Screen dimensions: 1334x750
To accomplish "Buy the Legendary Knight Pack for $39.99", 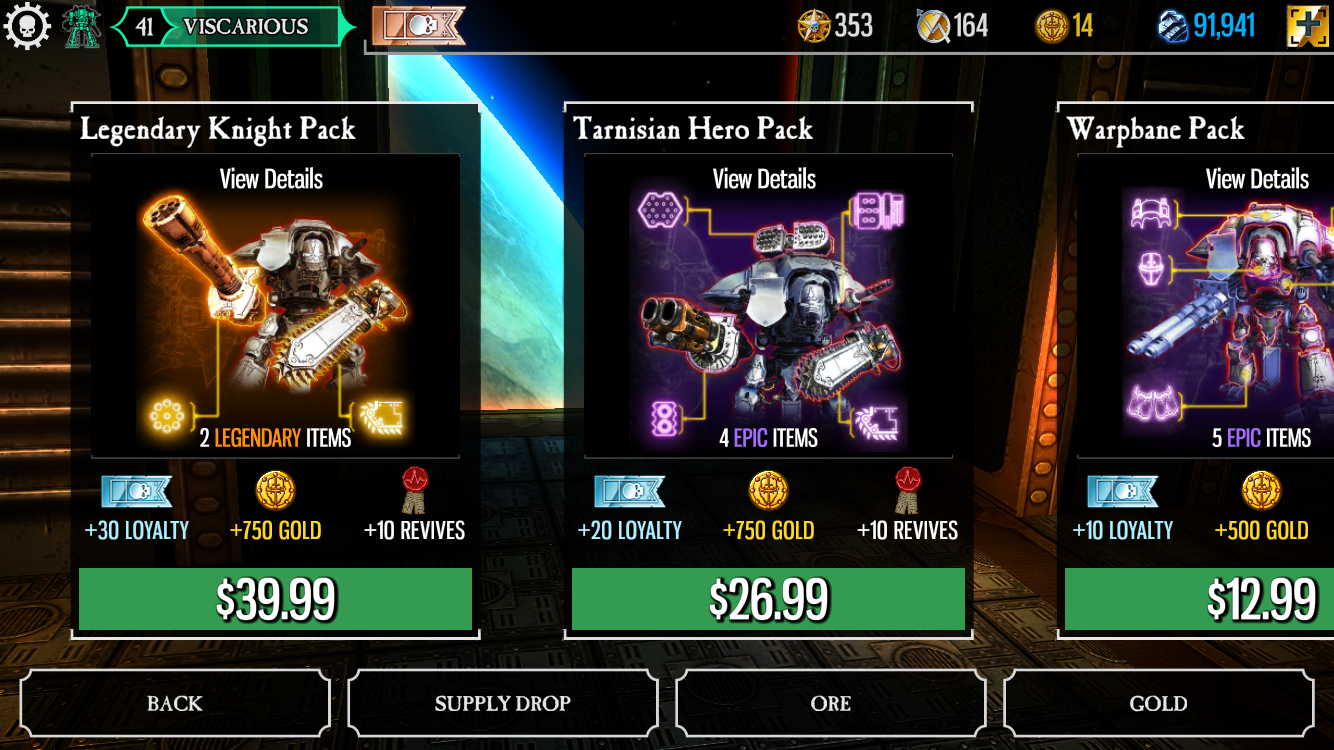I will coord(275,599).
